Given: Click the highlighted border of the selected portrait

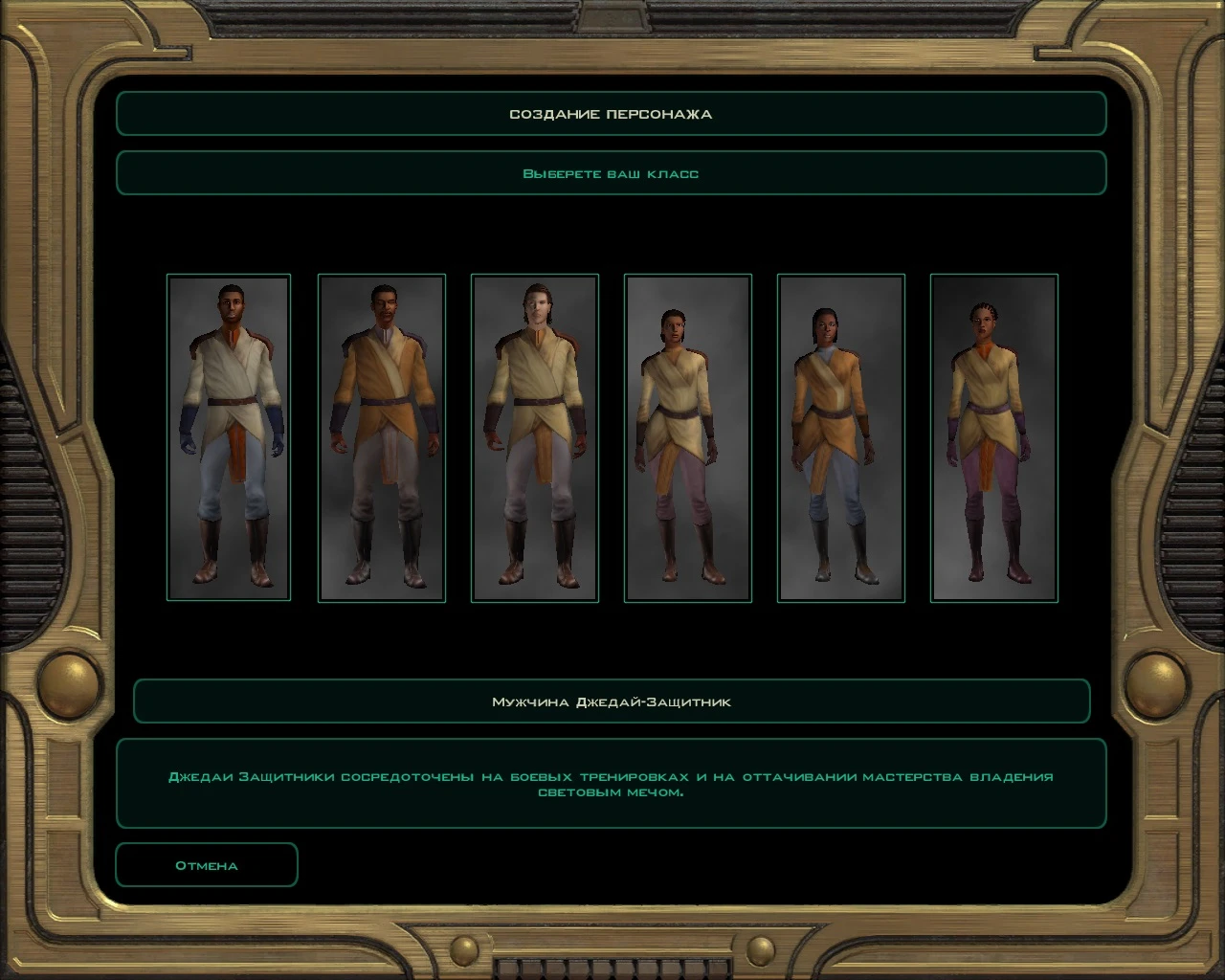Looking at the screenshot, I should (229, 278).
